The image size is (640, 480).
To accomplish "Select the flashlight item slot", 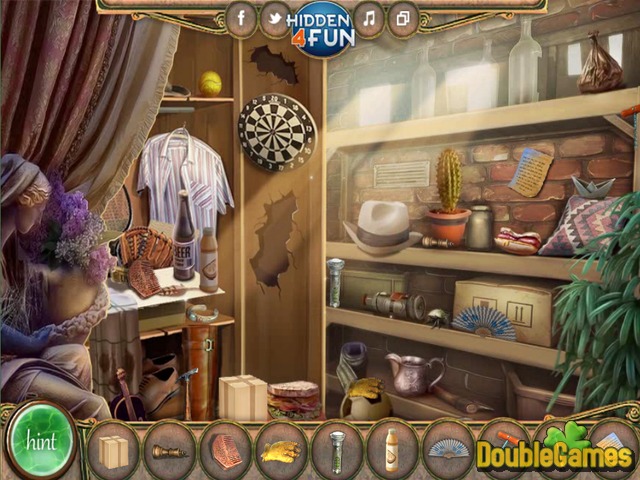I will tap(337, 449).
